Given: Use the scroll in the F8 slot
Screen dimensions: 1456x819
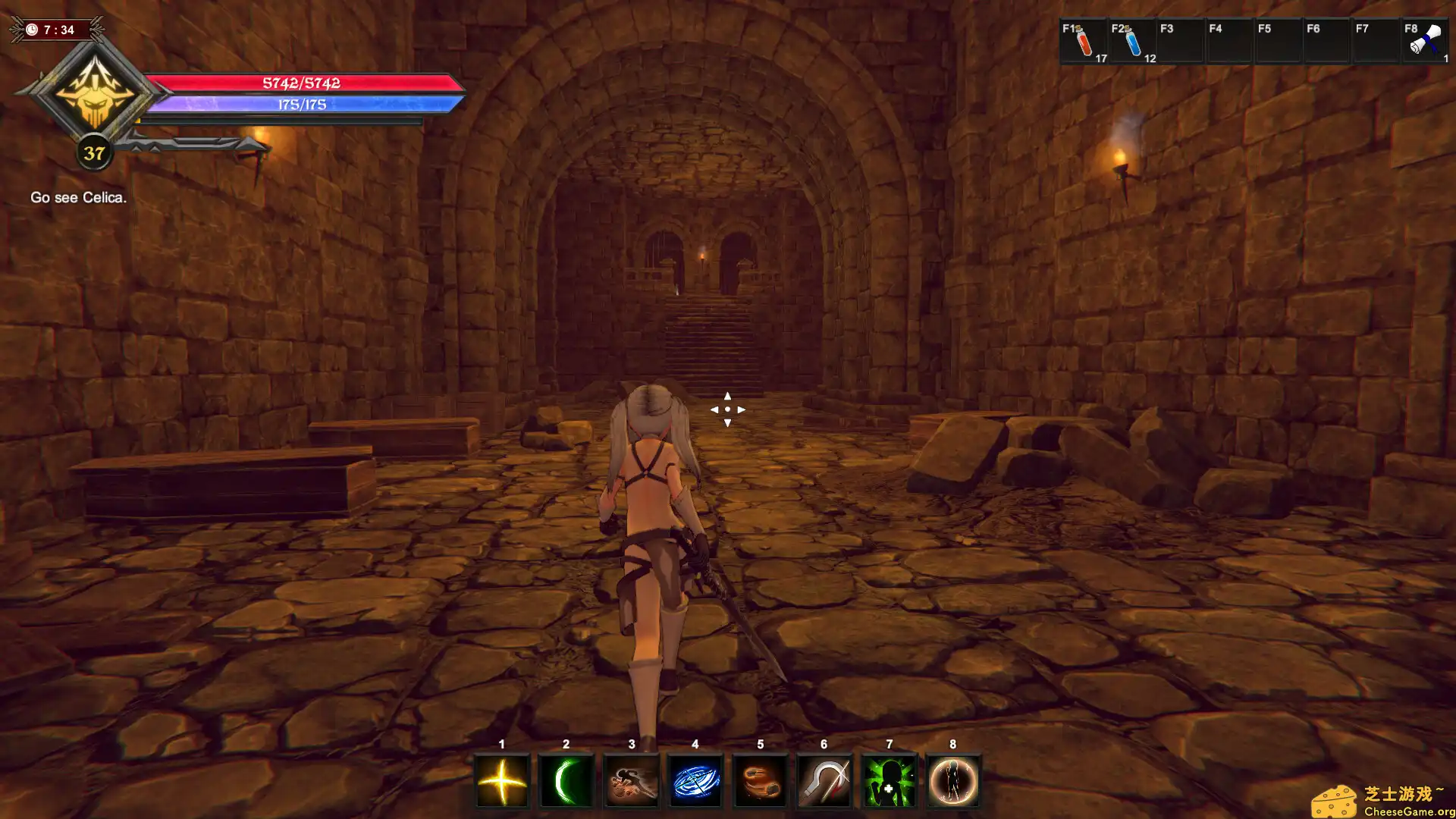Looking at the screenshot, I should point(1425,42).
